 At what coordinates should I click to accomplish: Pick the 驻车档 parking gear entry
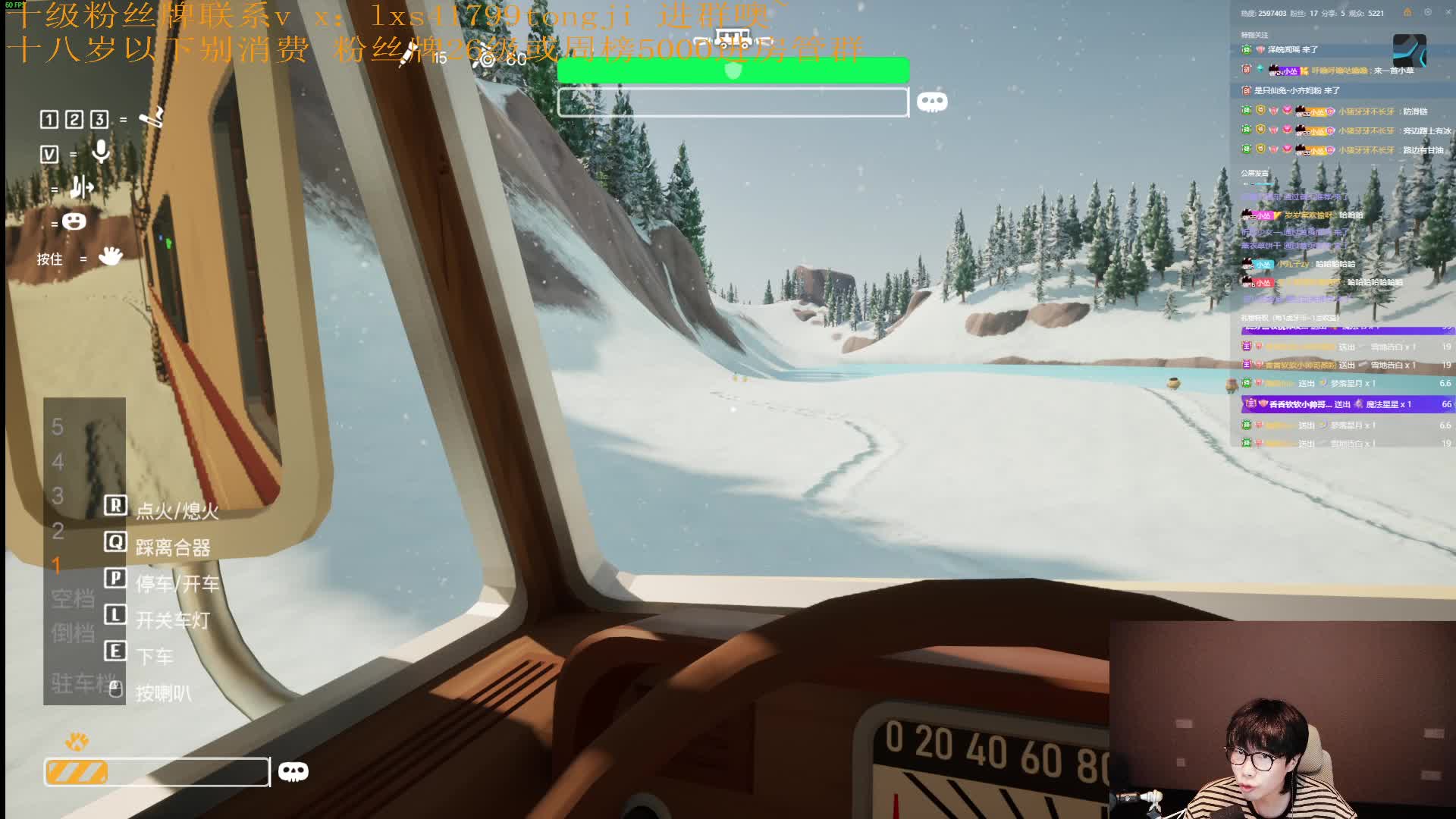(x=82, y=683)
